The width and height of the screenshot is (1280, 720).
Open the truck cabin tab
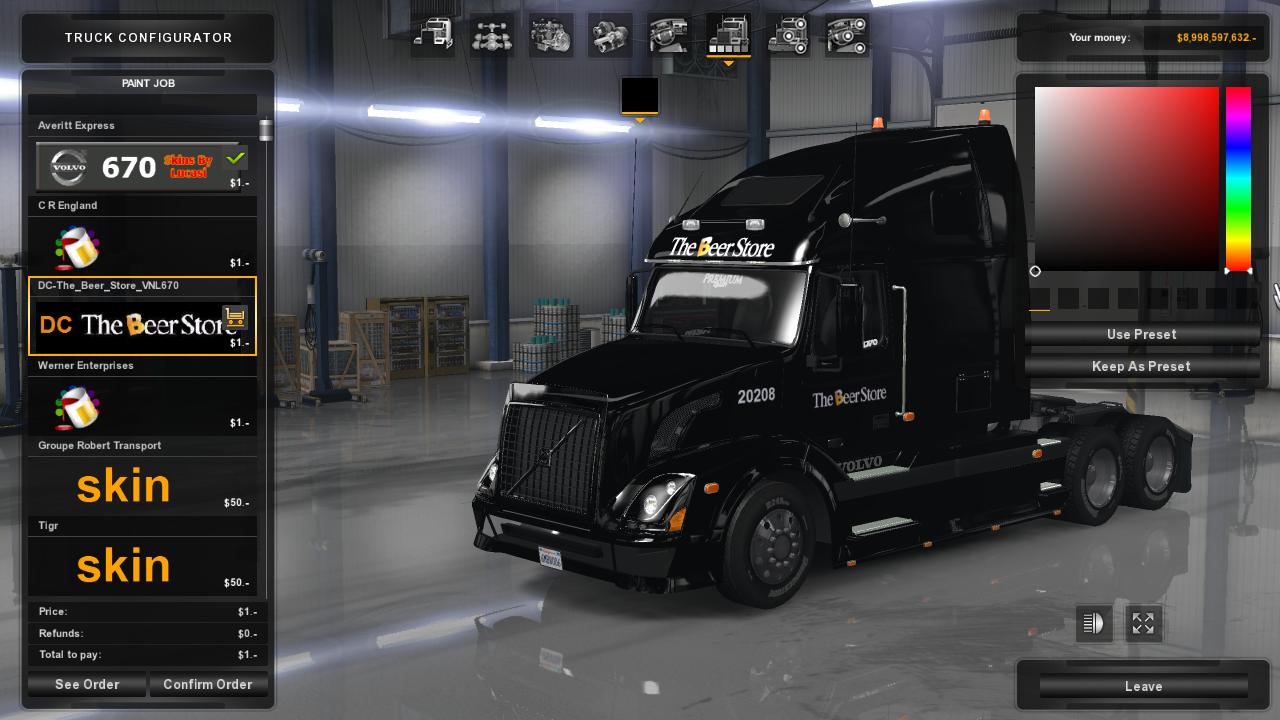433,36
